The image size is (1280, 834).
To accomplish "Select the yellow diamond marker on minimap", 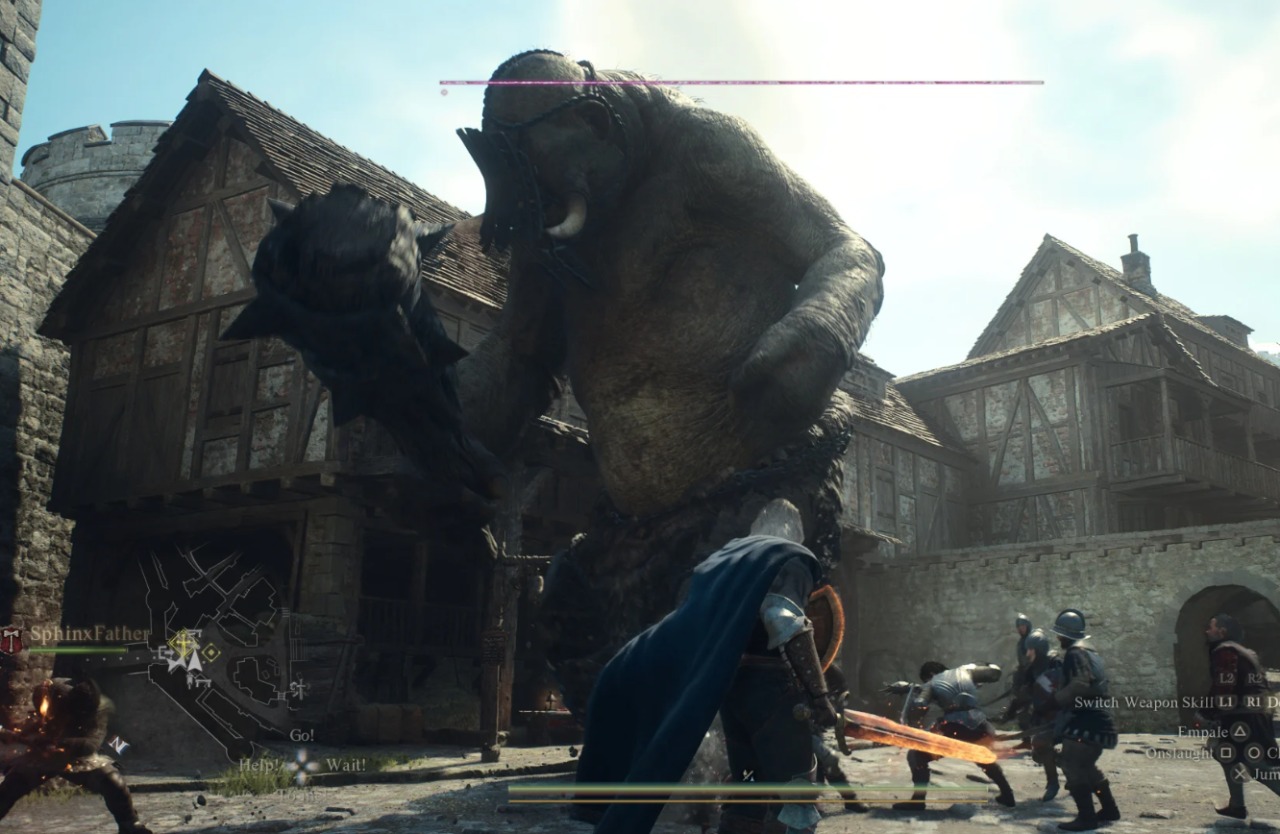I will click(x=210, y=652).
